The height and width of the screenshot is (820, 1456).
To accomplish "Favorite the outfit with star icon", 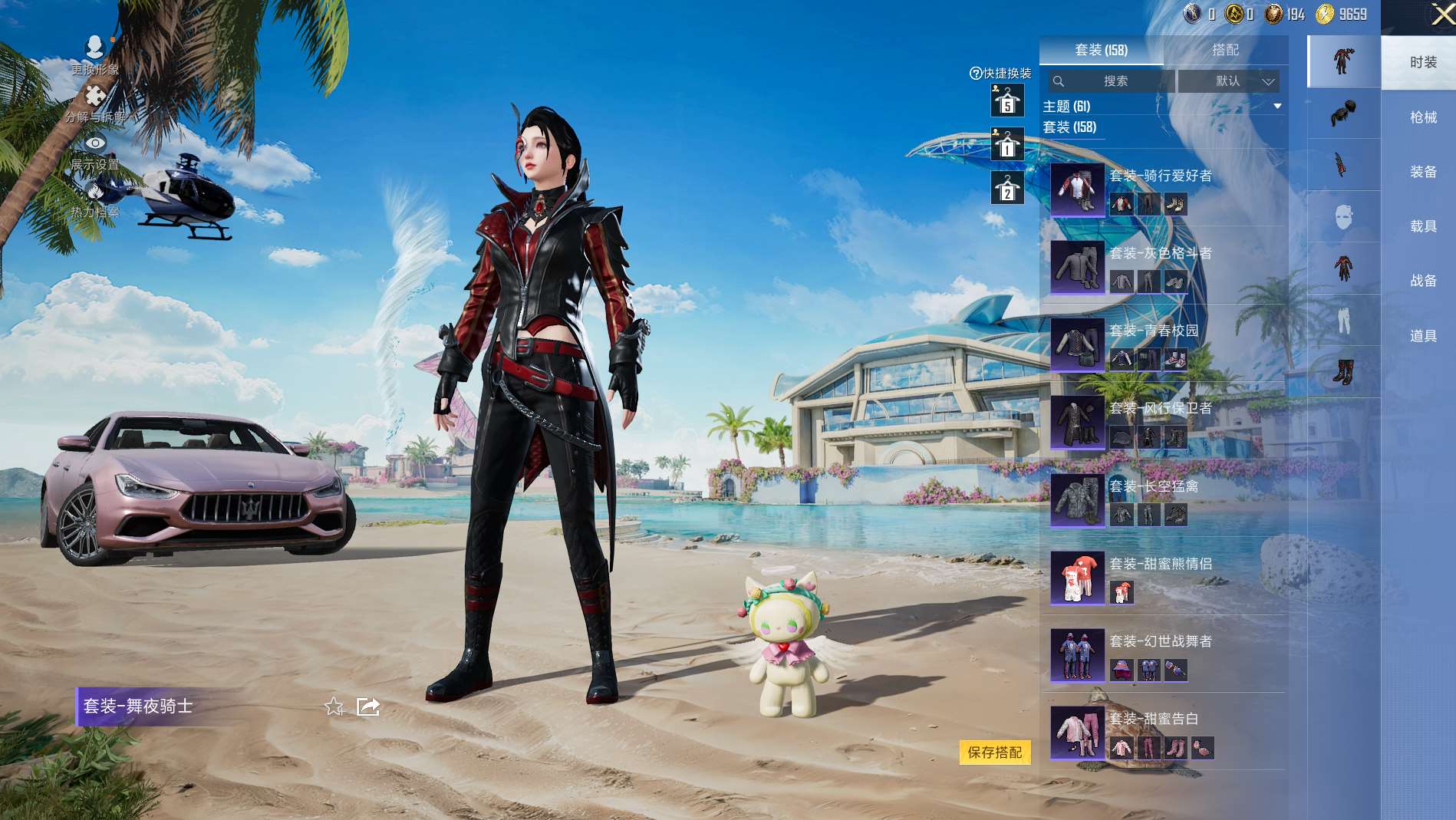I will click(x=334, y=706).
